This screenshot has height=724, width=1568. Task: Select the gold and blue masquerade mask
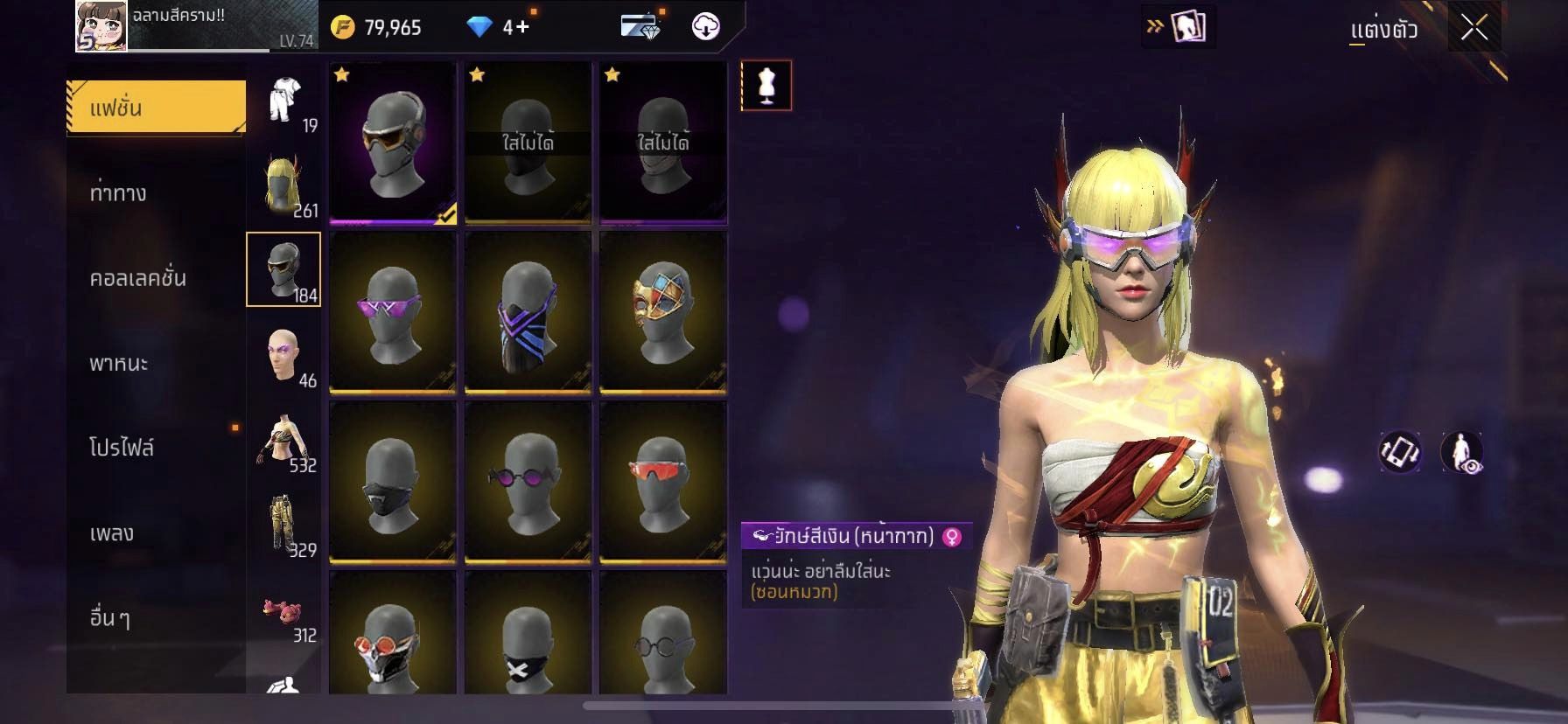coord(662,312)
